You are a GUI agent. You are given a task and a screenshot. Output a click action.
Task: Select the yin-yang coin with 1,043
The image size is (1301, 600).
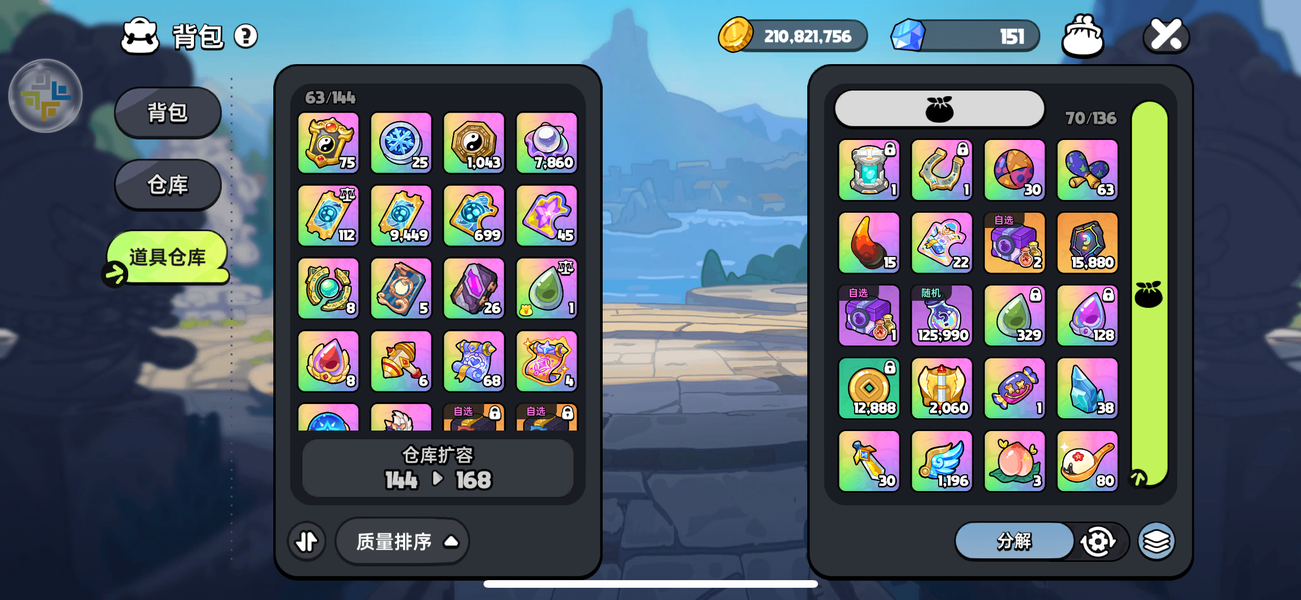[x=474, y=143]
